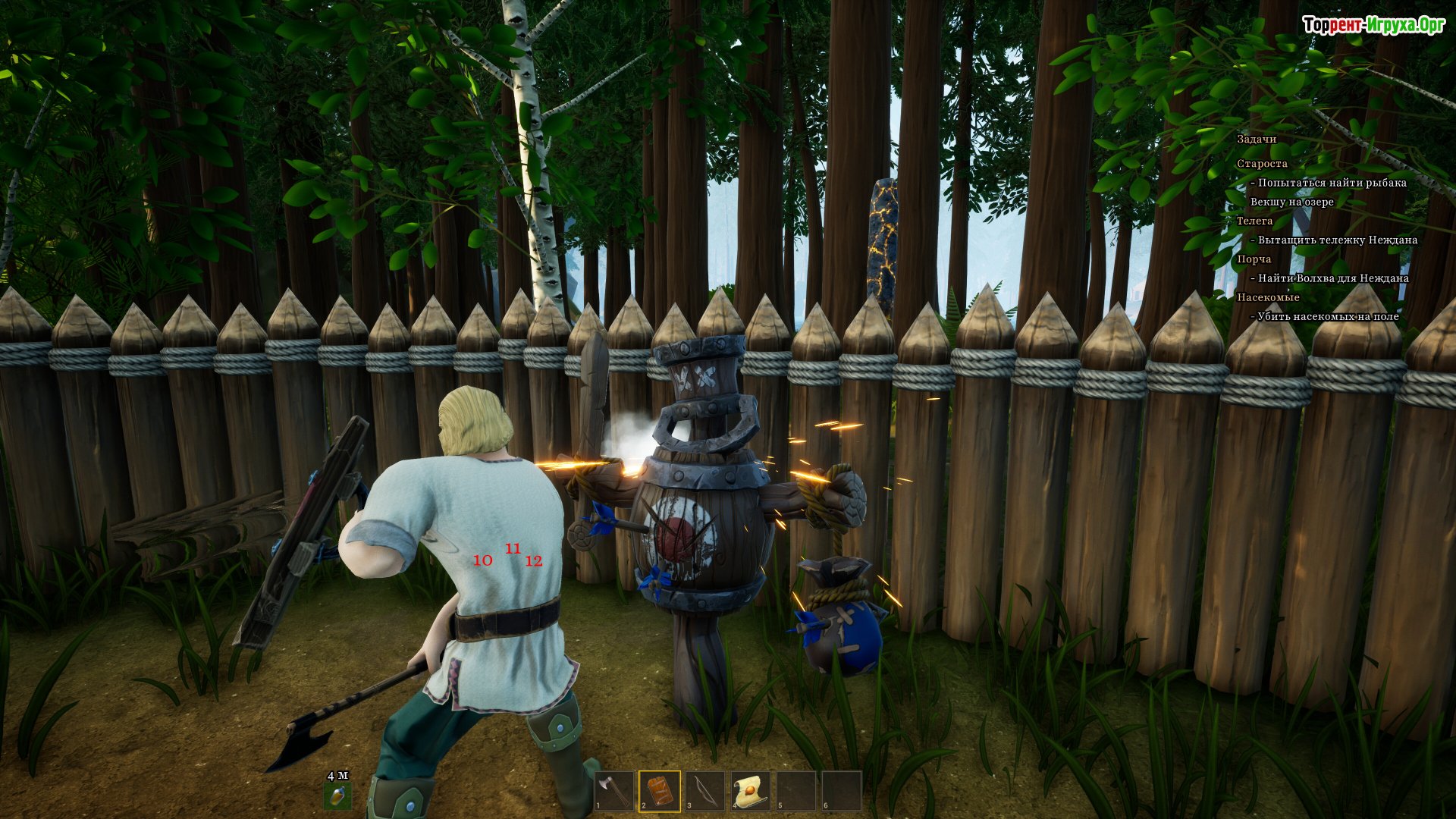Select the Телега quest entry

1254,221
